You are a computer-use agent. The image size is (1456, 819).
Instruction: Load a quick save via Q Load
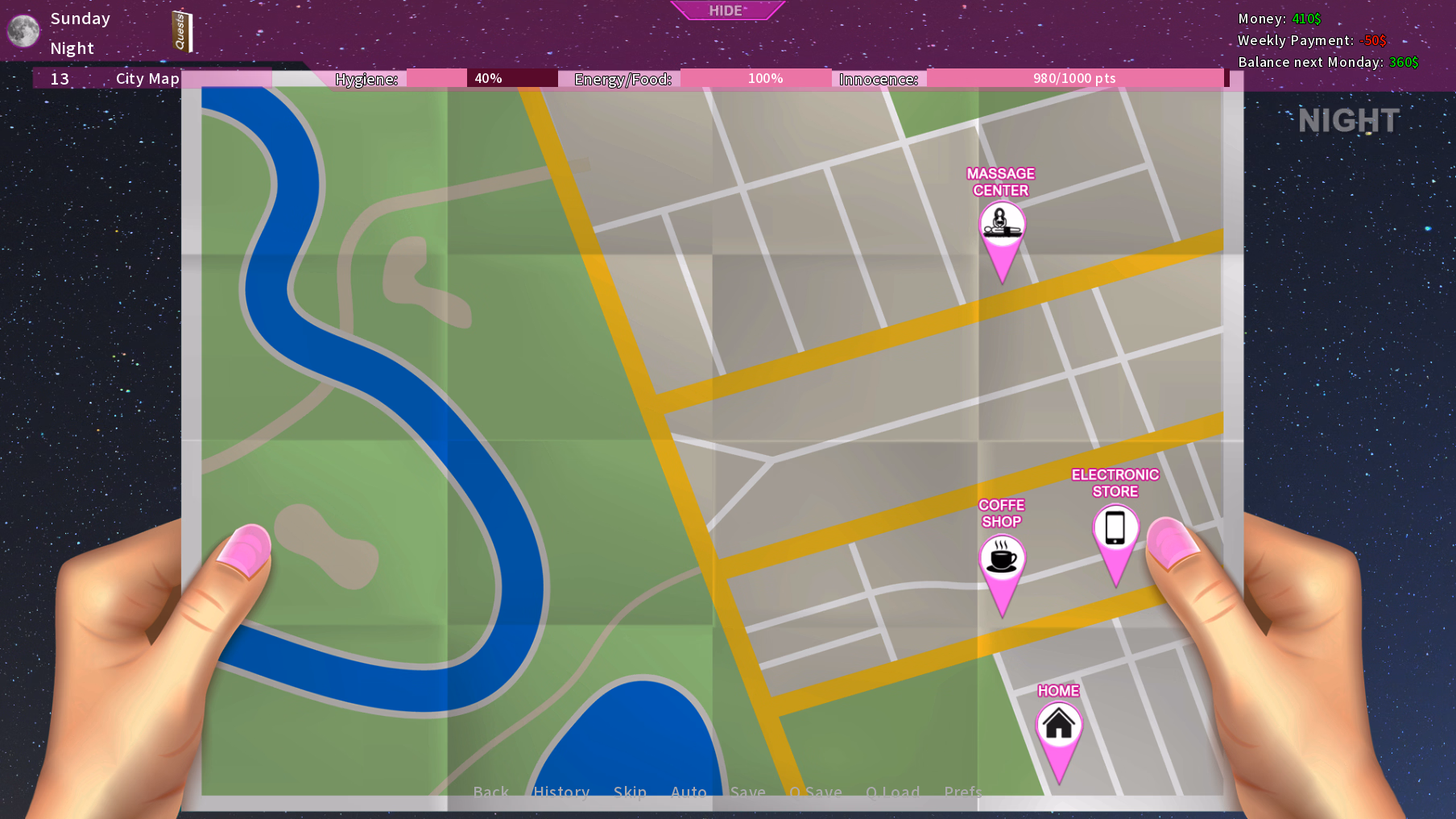[893, 792]
